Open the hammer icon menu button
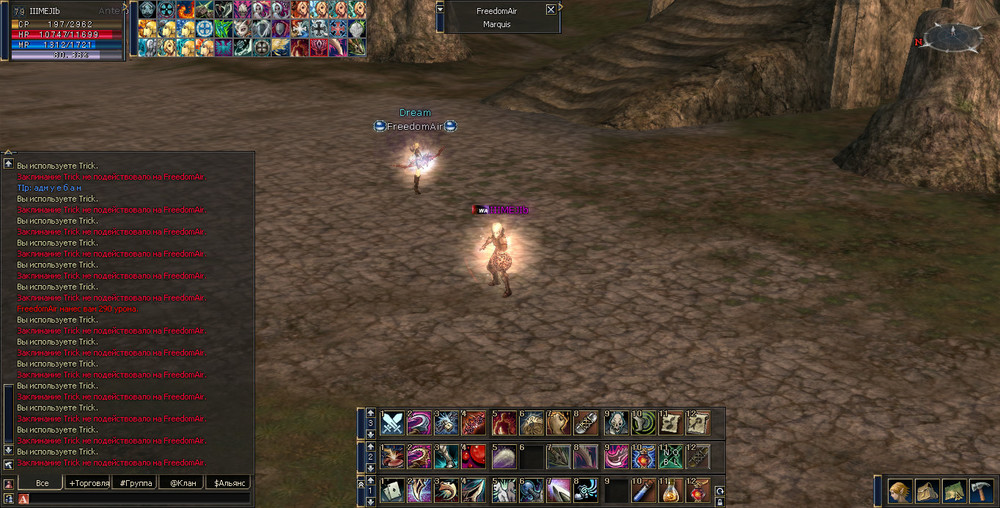The width and height of the screenshot is (1000, 508). point(980,491)
